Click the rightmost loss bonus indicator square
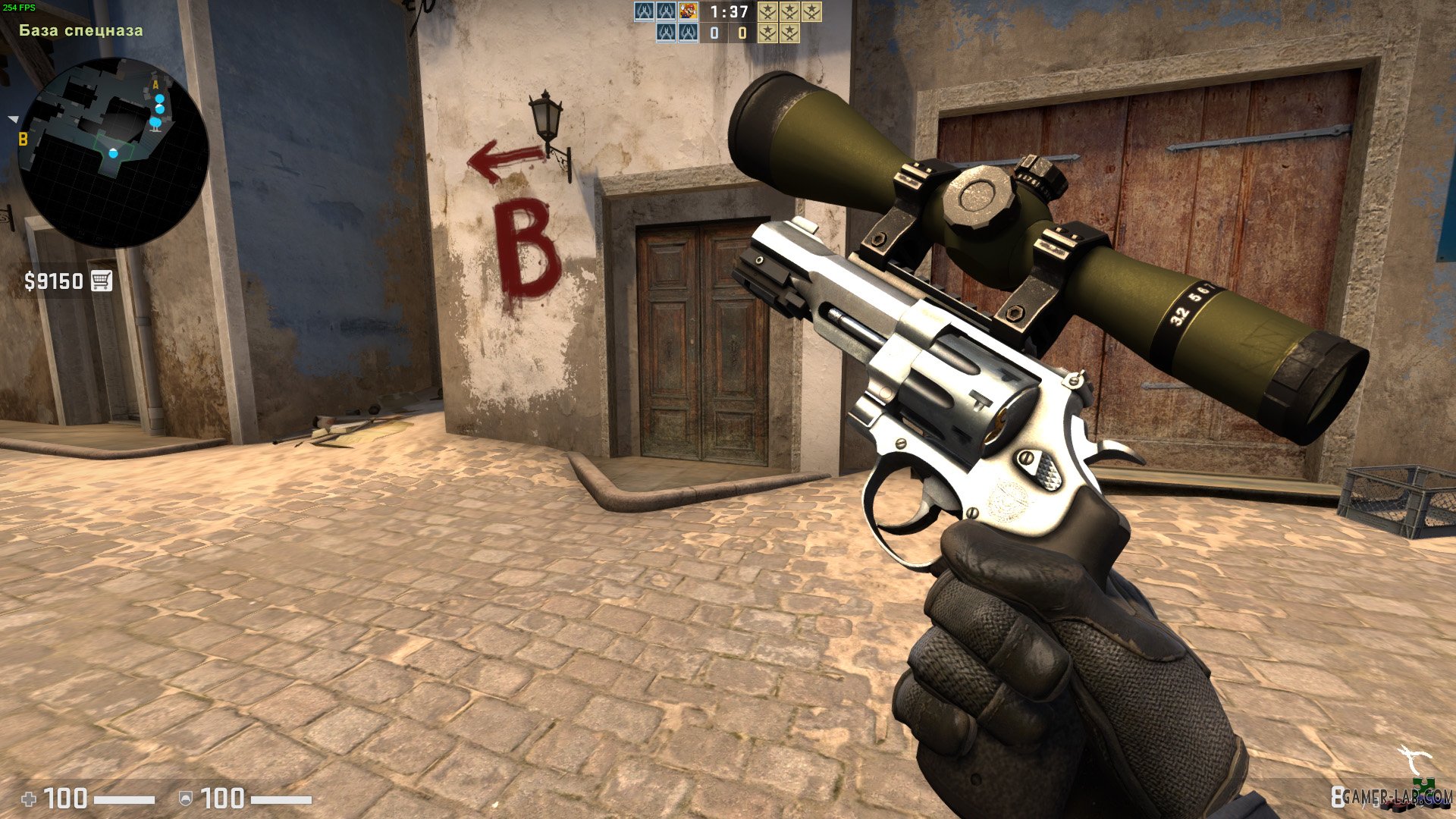The width and height of the screenshot is (1456, 819). [x=811, y=11]
